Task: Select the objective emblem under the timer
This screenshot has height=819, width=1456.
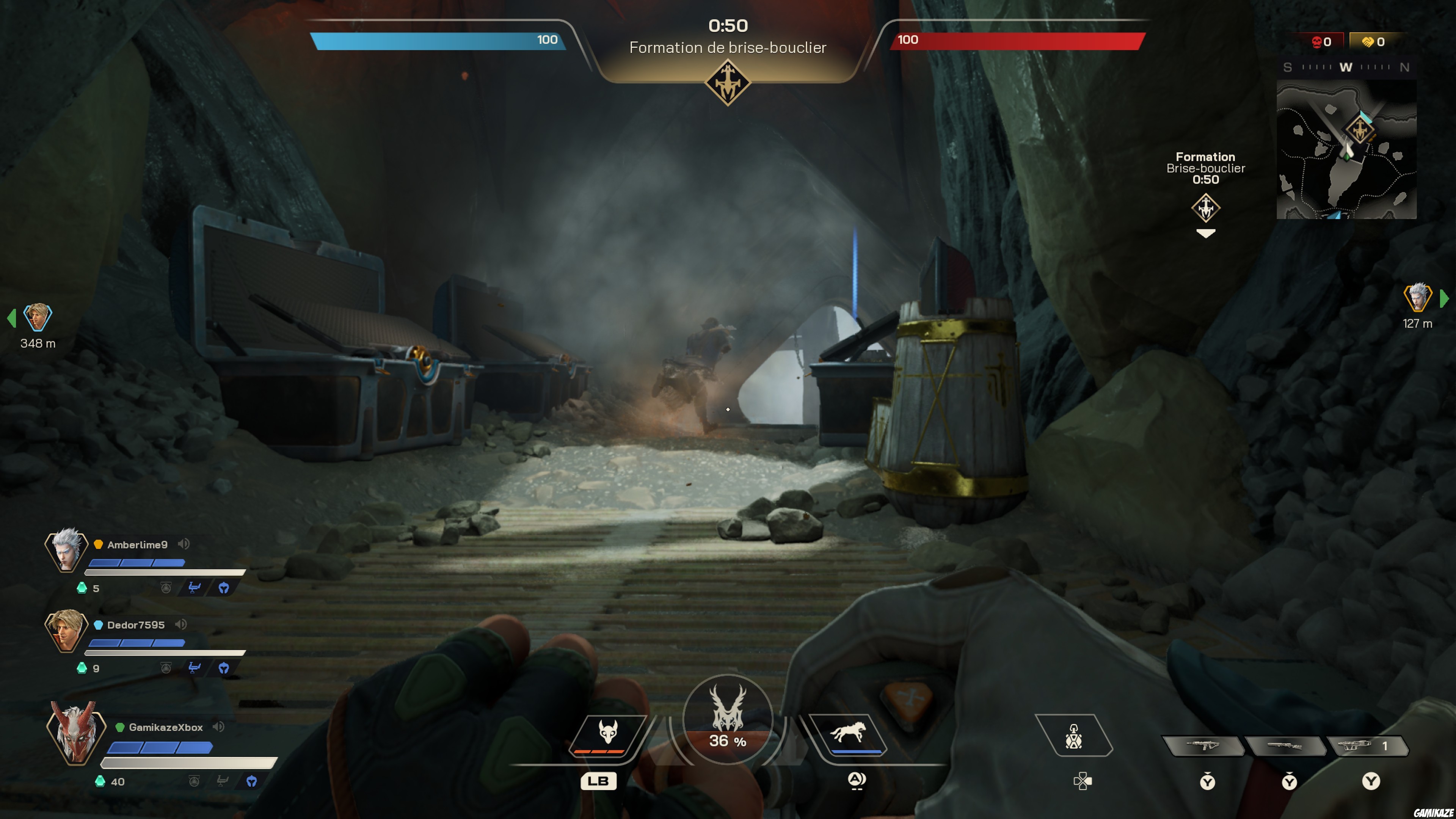Action: click(x=728, y=83)
